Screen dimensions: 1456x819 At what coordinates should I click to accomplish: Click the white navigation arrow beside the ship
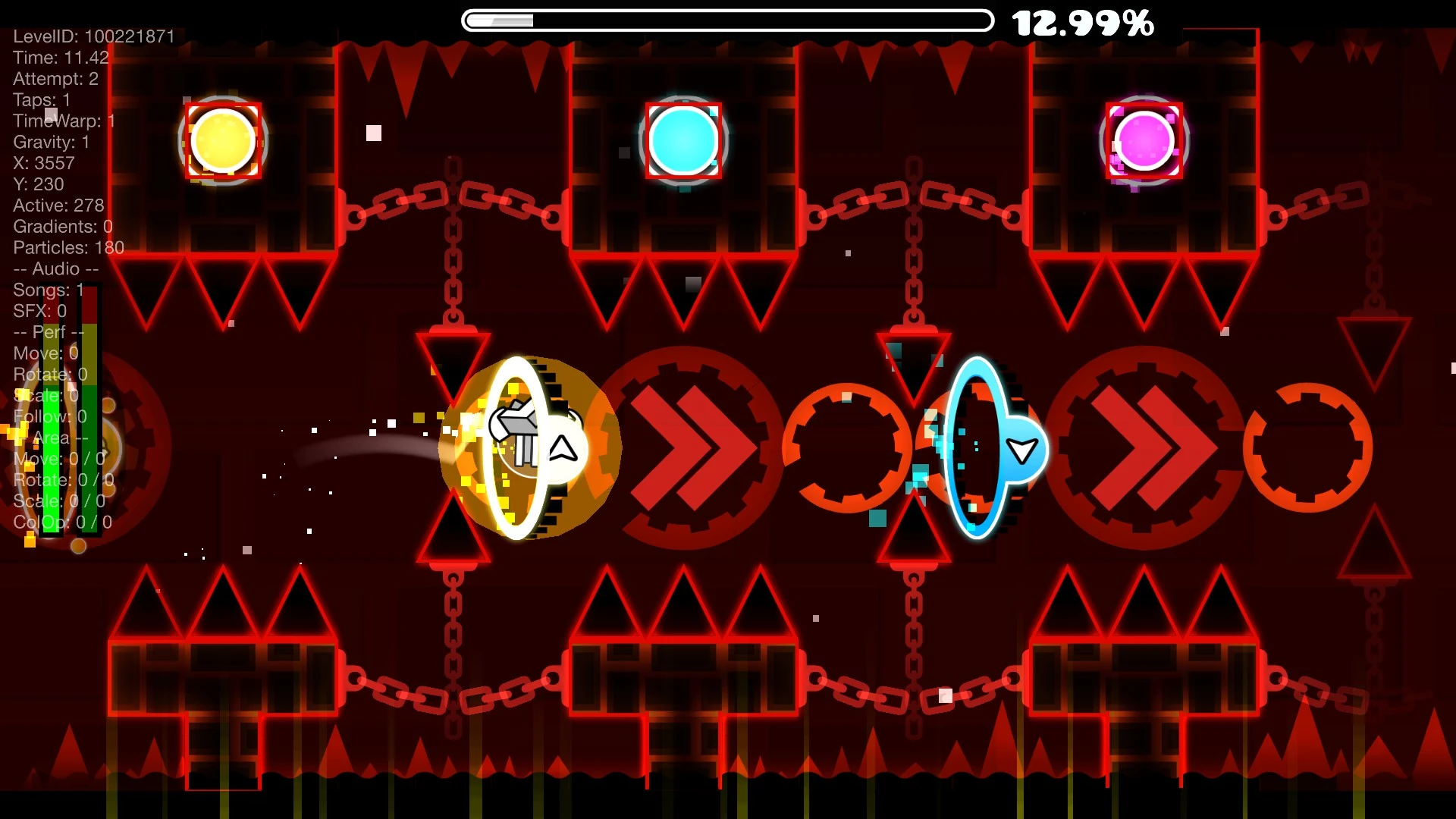click(562, 449)
